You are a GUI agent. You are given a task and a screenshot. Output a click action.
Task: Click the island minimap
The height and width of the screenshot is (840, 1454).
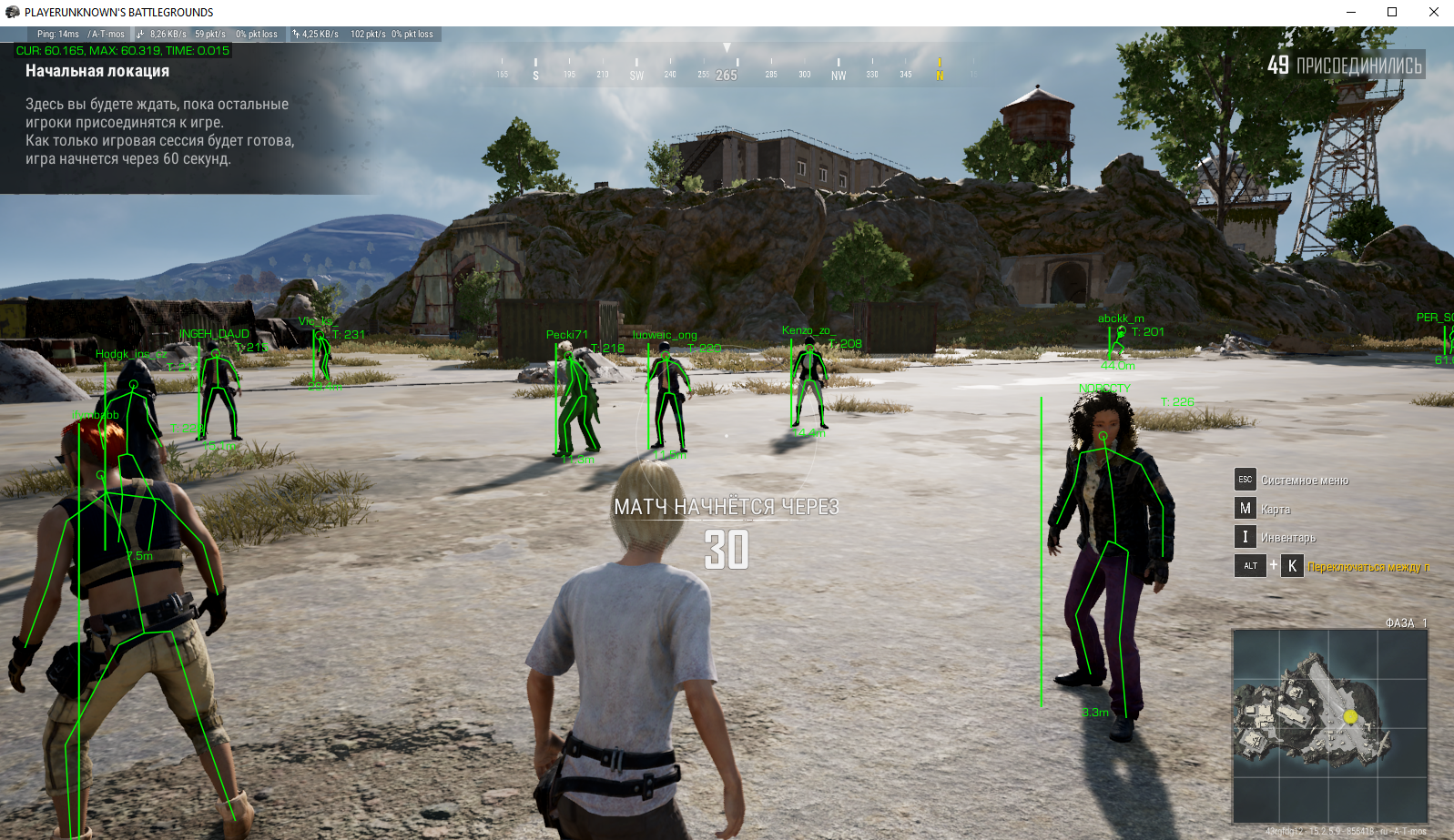pos(1329,725)
